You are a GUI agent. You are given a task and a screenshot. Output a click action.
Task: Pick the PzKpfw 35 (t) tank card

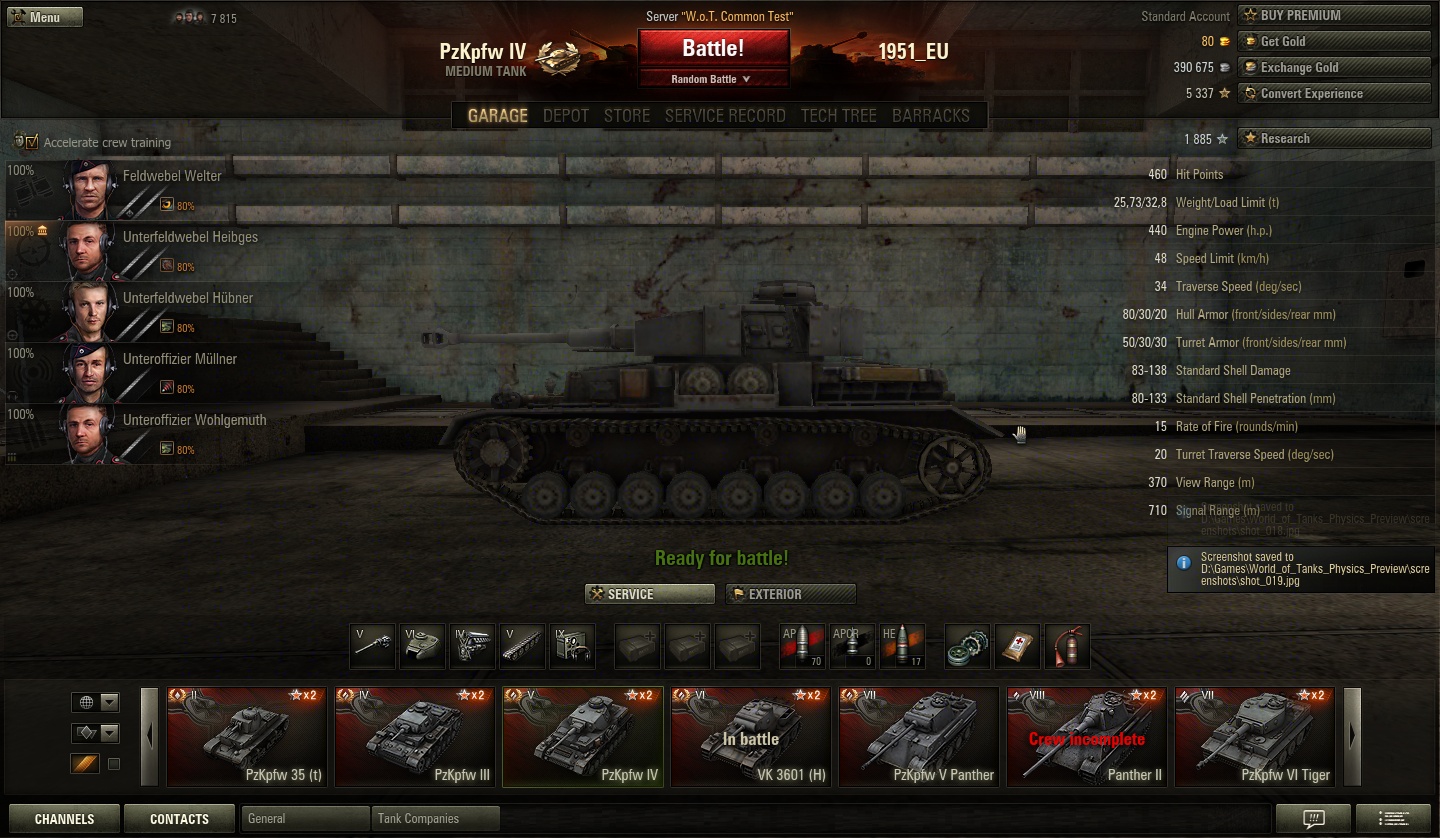[x=246, y=737]
